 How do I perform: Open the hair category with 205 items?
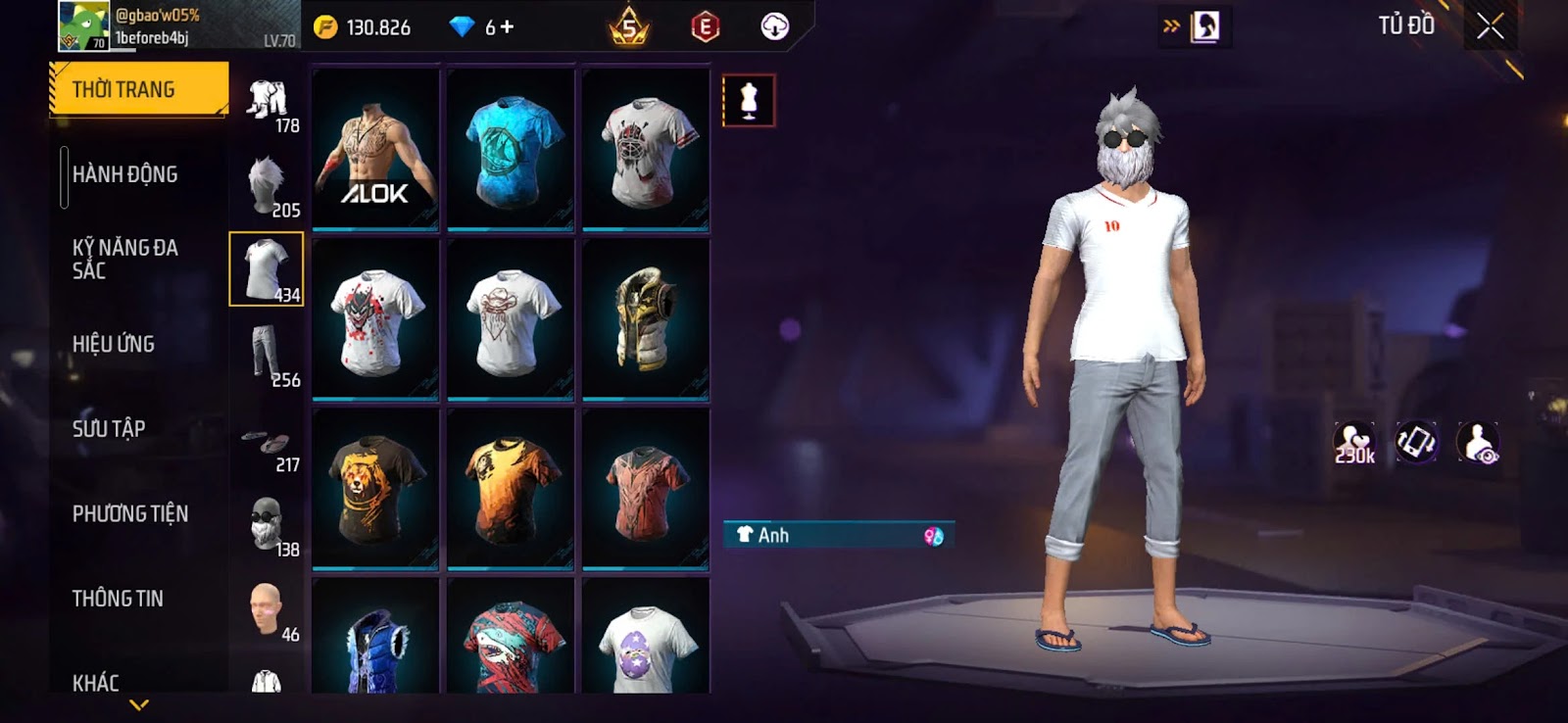pos(268,184)
